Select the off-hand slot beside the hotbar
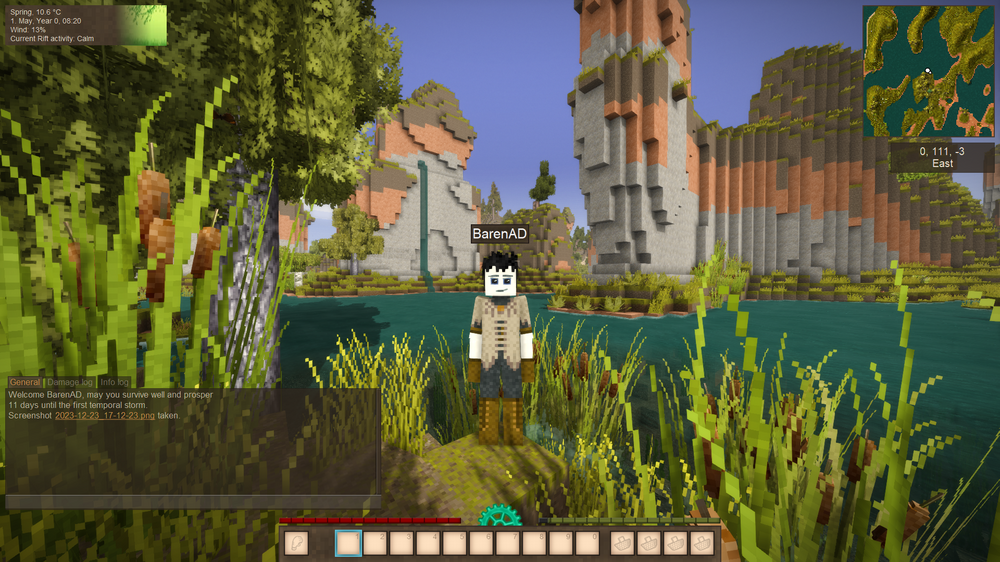Image resolution: width=1000 pixels, height=562 pixels. click(297, 542)
